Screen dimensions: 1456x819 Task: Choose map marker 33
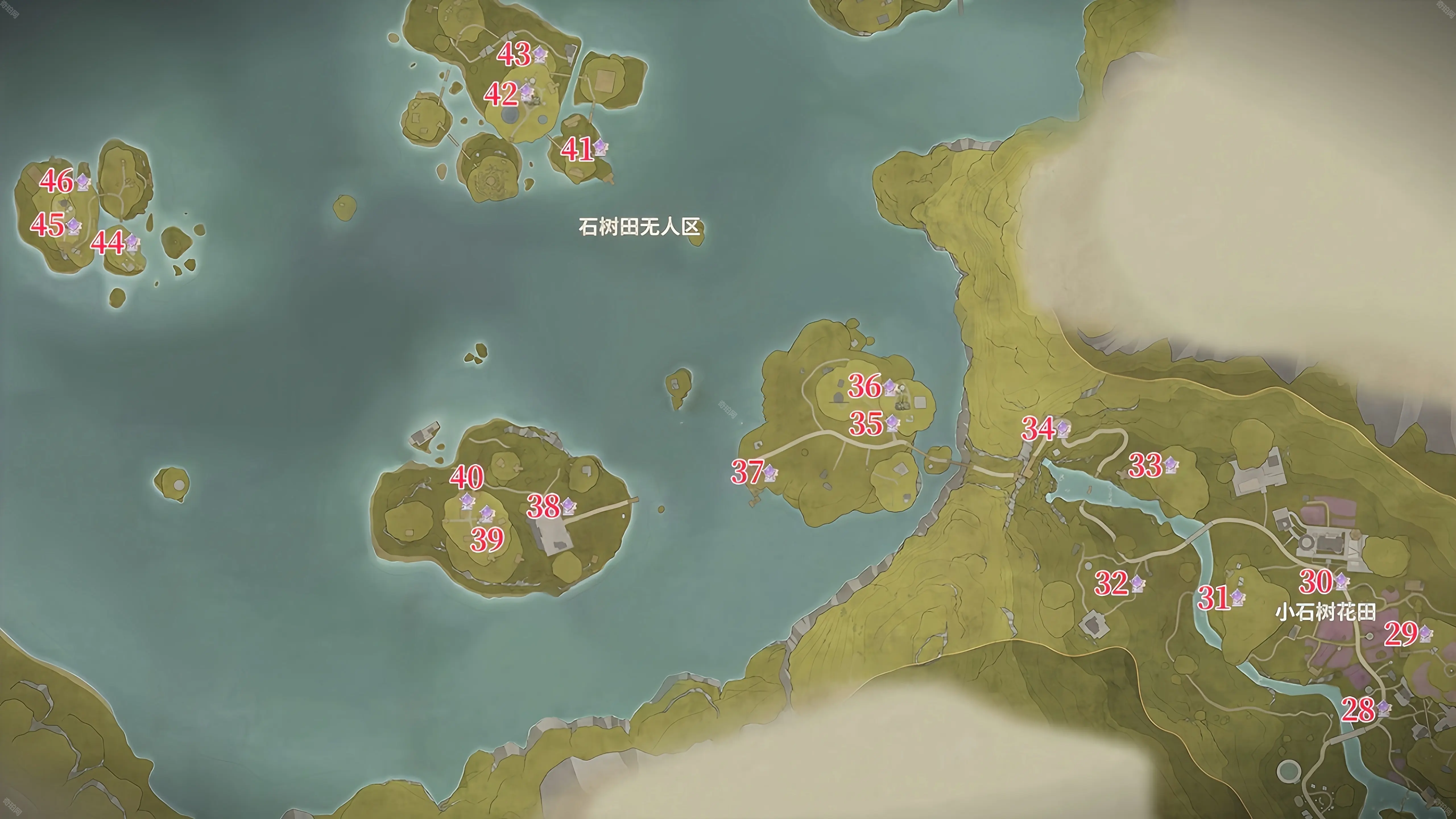(1170, 465)
